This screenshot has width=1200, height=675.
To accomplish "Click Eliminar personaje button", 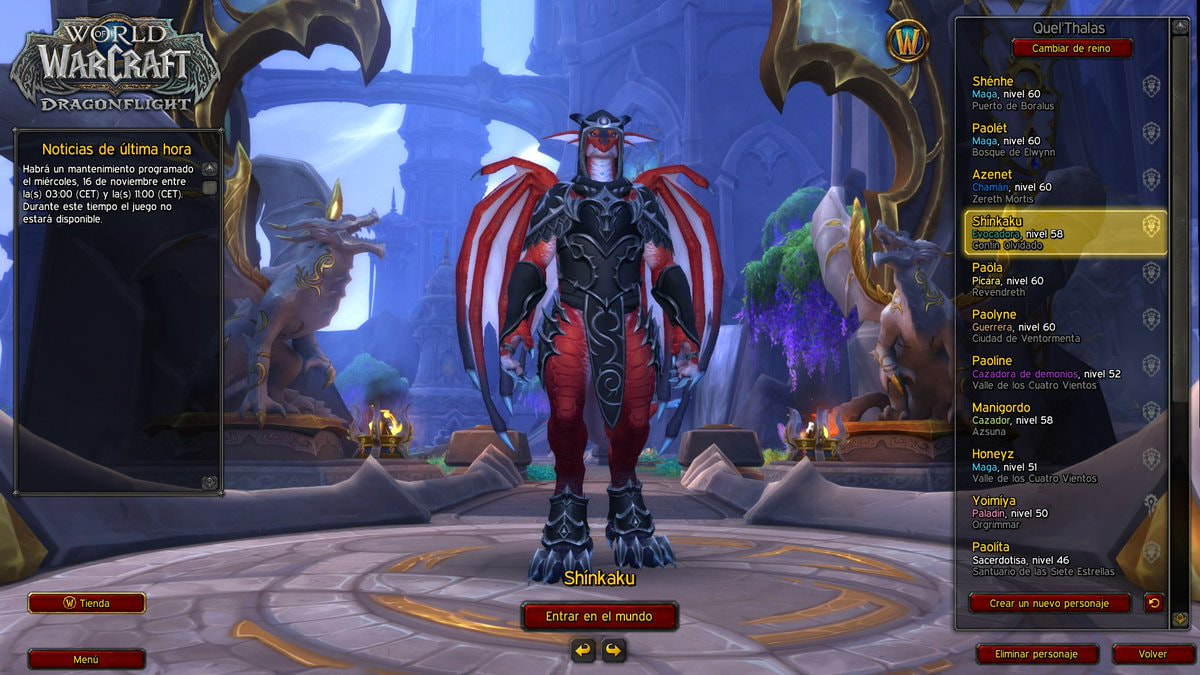I will tap(1036, 654).
